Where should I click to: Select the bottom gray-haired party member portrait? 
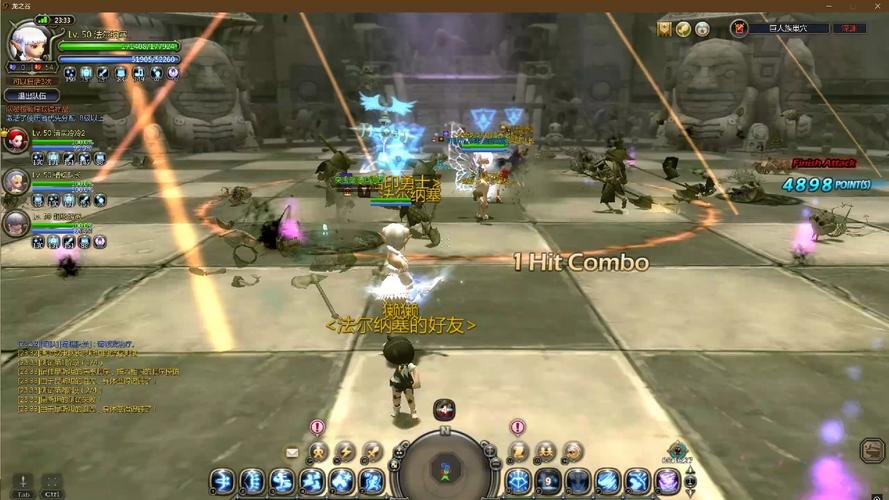pyautogui.click(x=15, y=223)
